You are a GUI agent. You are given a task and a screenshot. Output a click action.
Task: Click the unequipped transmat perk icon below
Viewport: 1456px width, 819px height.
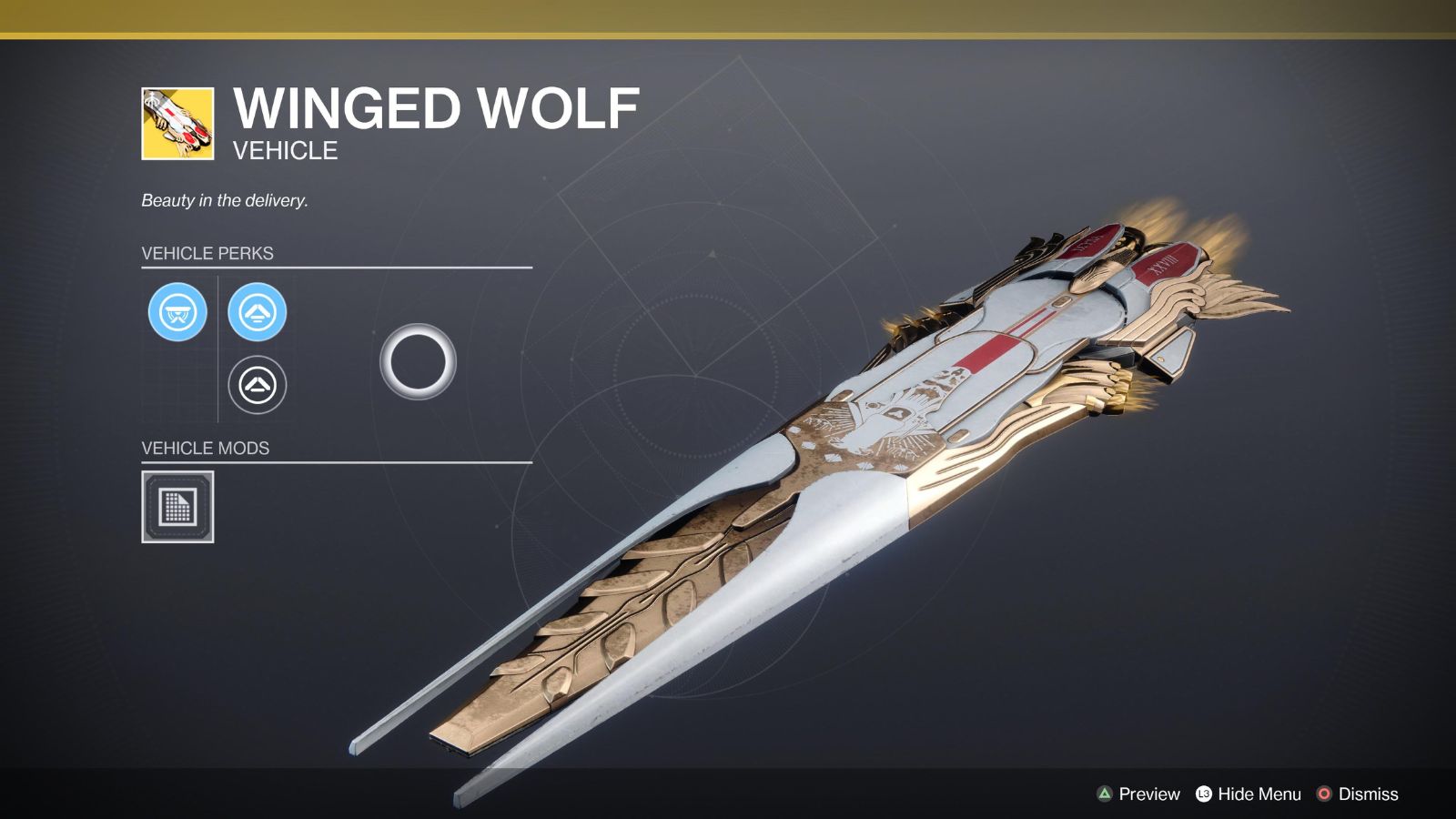pyautogui.click(x=258, y=385)
